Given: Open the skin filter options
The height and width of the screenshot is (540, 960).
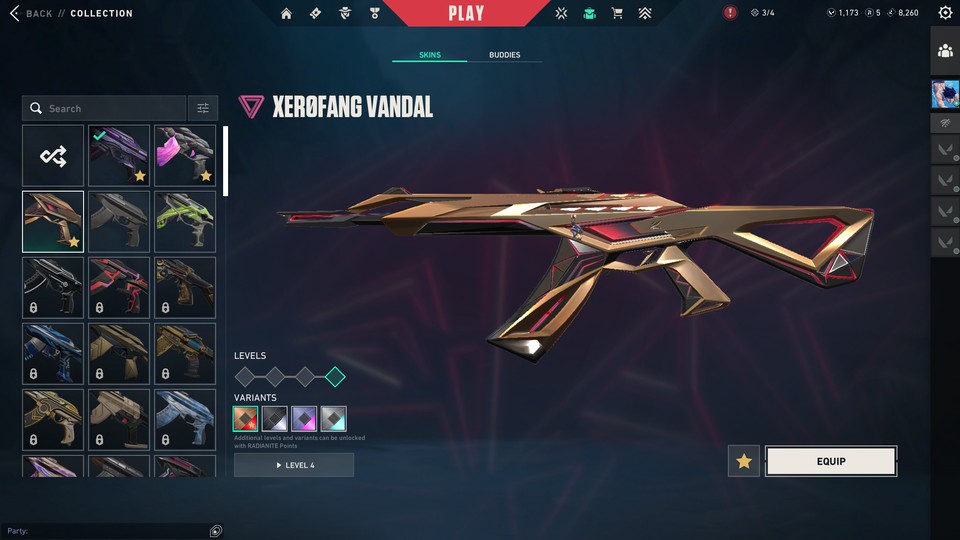Looking at the screenshot, I should click(x=203, y=108).
